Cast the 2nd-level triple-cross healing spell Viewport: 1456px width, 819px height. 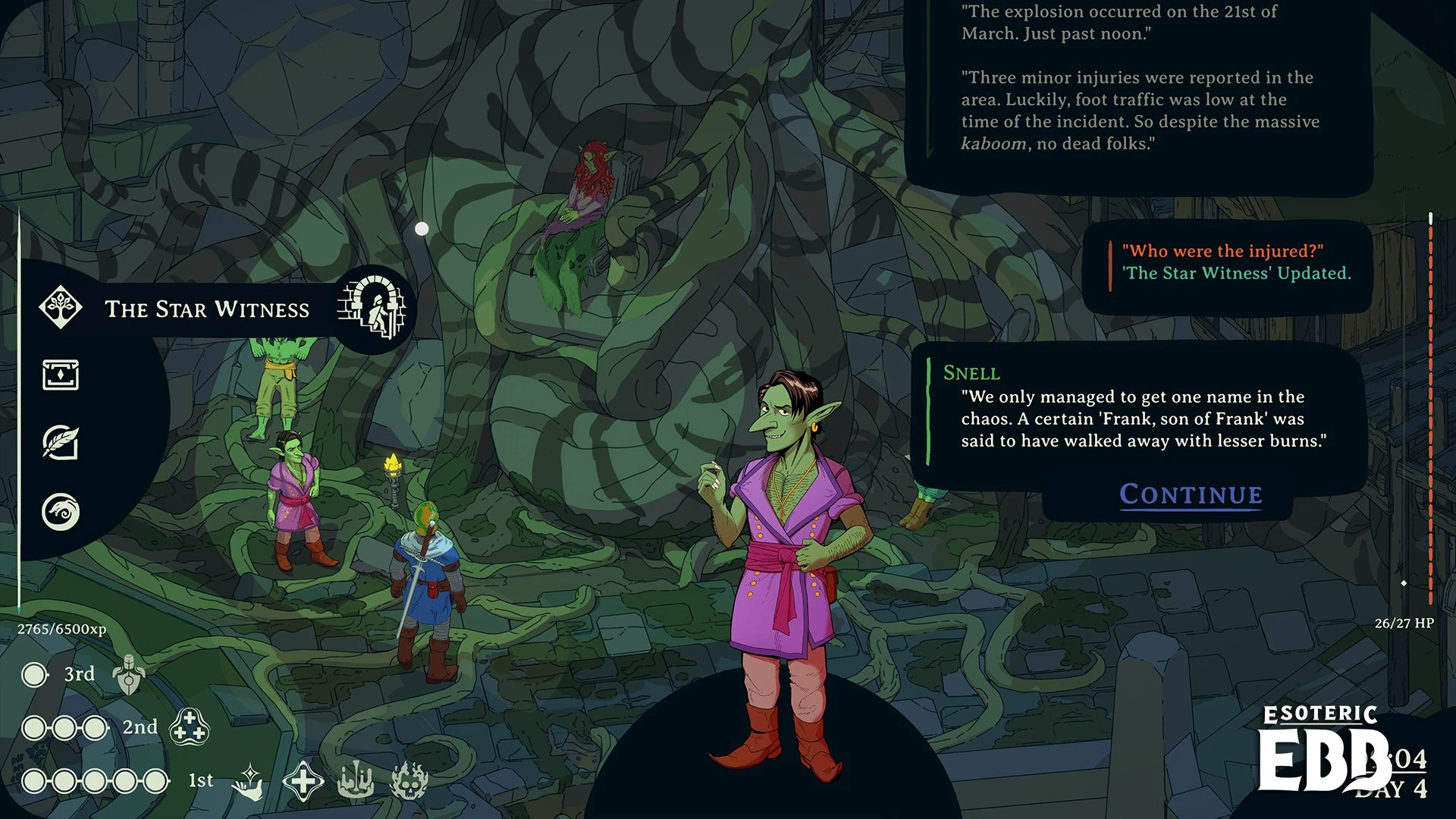(x=189, y=726)
